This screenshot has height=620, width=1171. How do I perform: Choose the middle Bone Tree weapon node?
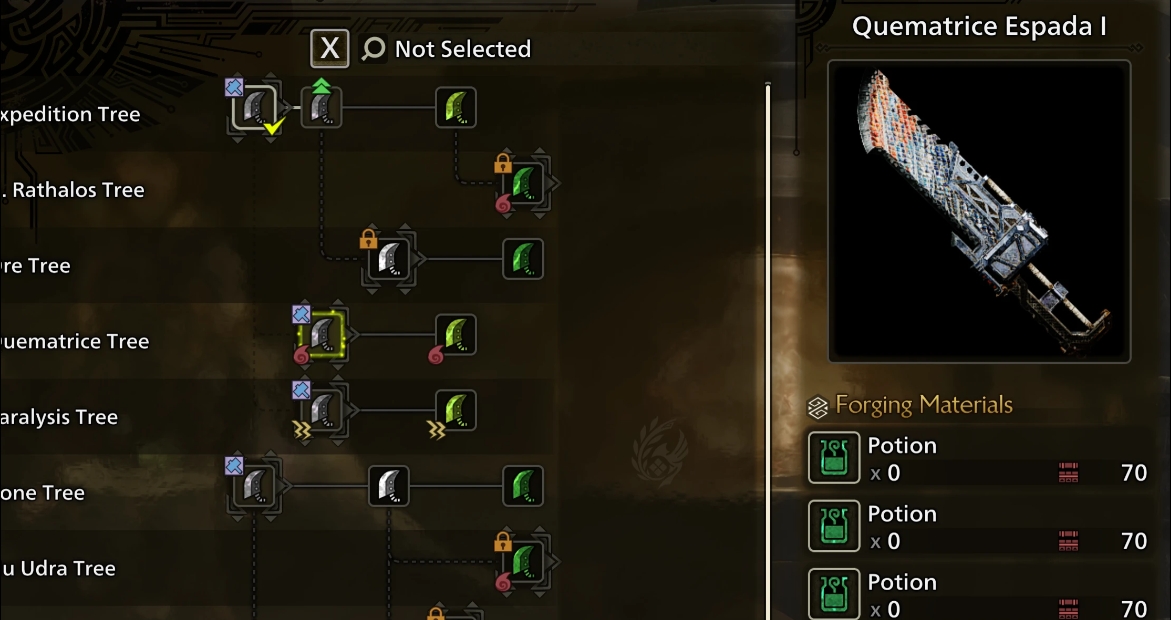389,487
